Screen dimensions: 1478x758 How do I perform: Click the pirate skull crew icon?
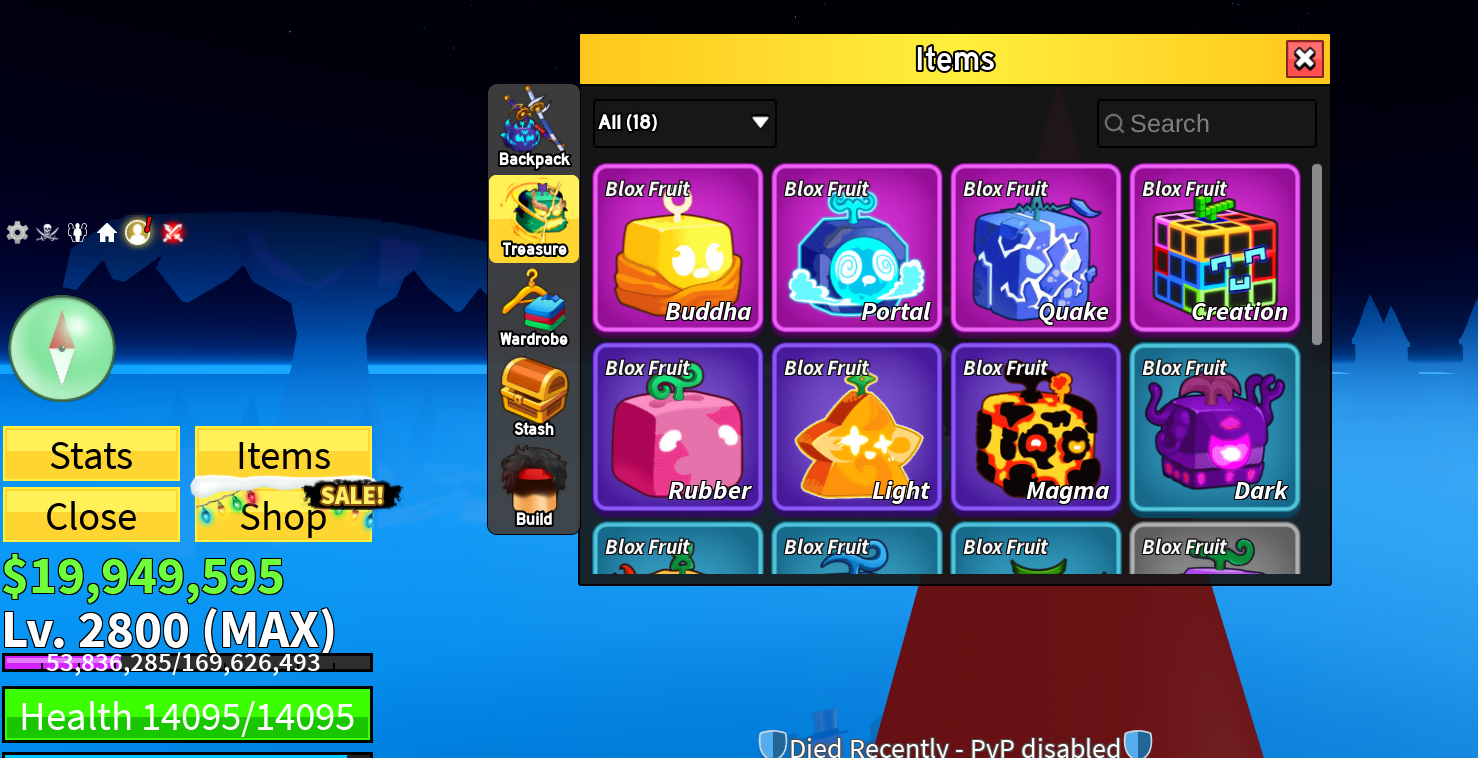tap(46, 232)
